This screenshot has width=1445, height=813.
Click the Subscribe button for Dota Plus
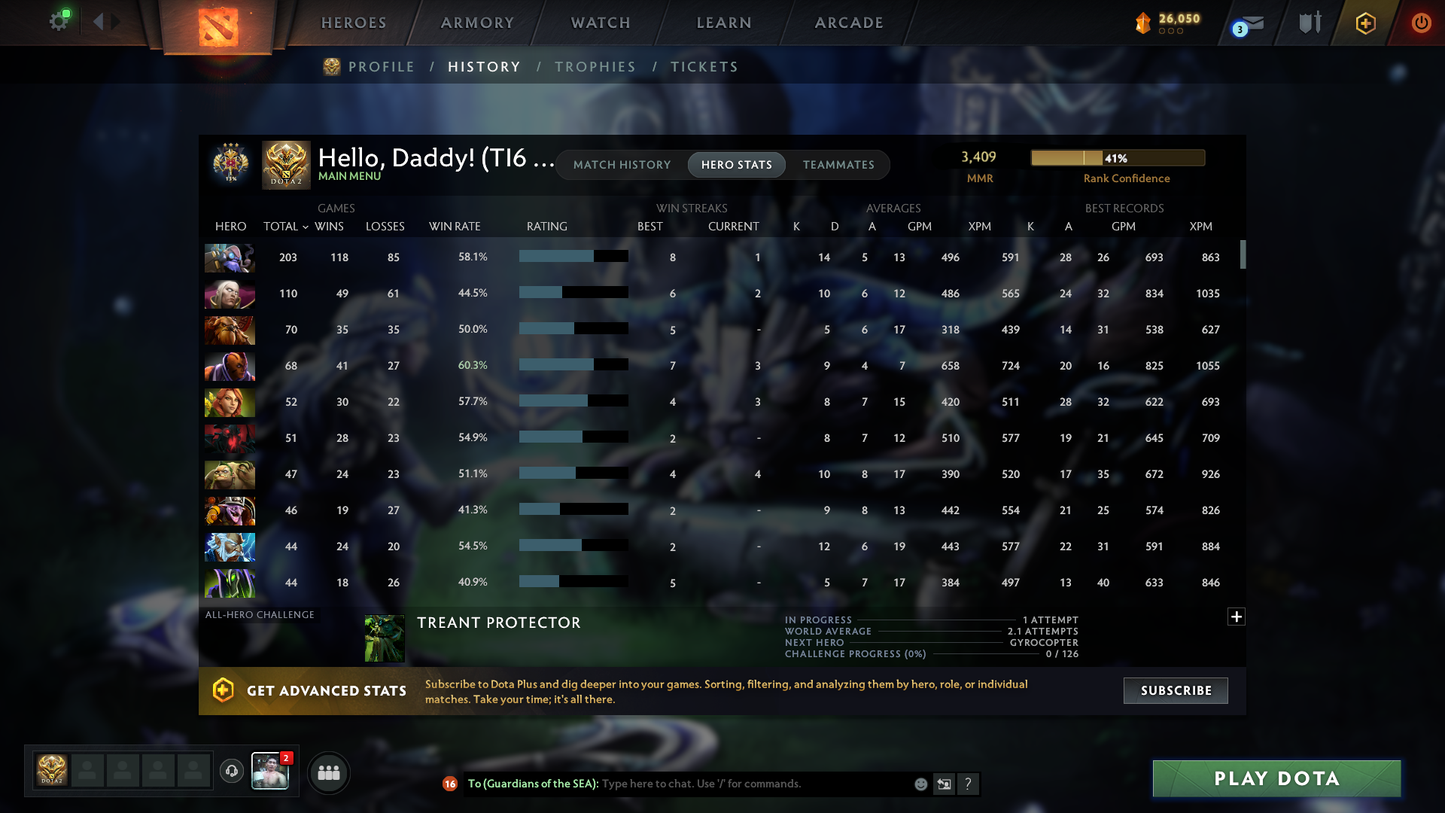1175,690
